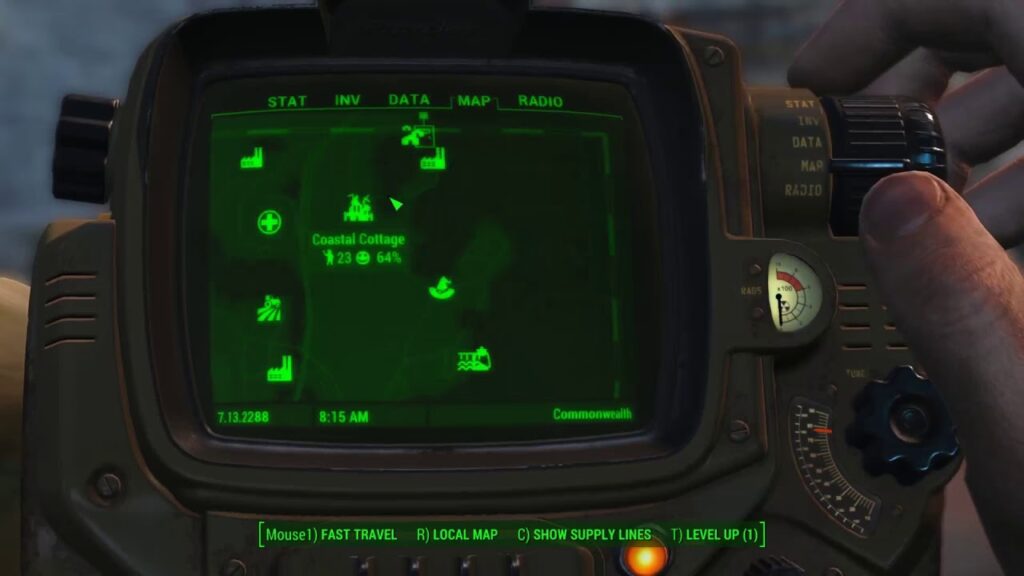Select the waterside pier map marker
The height and width of the screenshot is (576, 1024).
(474, 360)
